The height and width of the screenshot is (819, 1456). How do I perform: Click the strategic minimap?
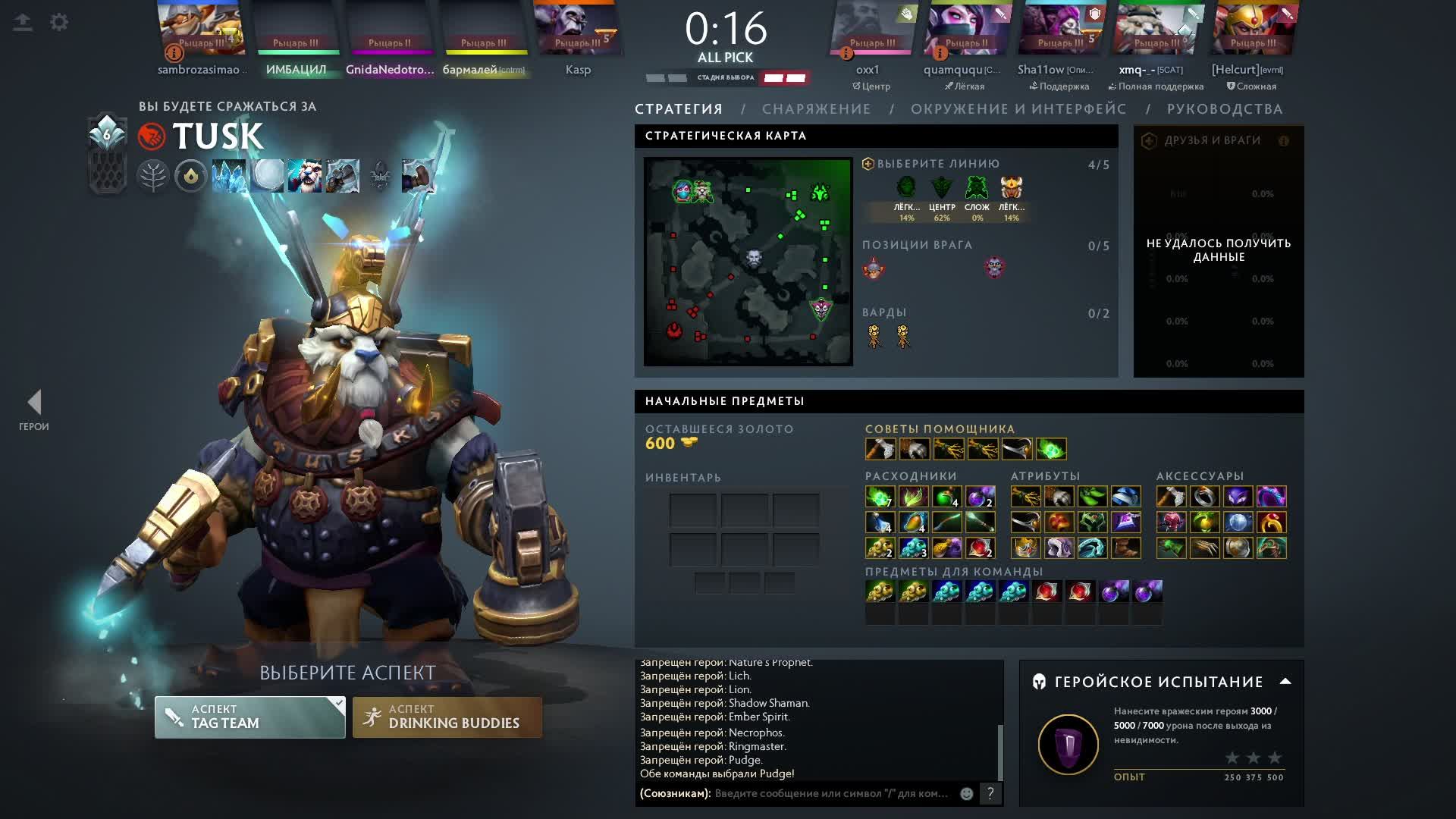[748, 262]
